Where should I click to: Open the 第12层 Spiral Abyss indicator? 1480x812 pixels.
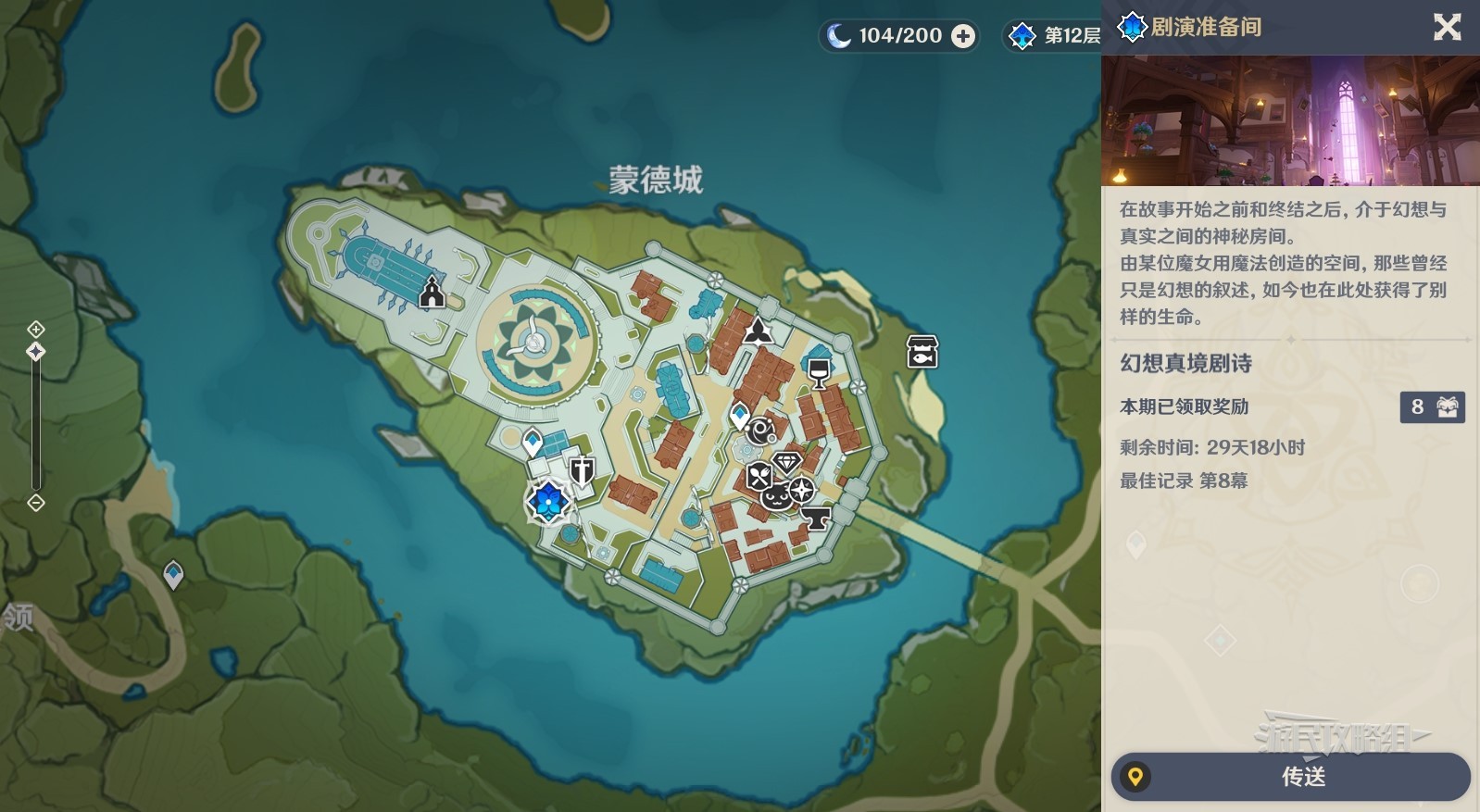[x=1054, y=36]
